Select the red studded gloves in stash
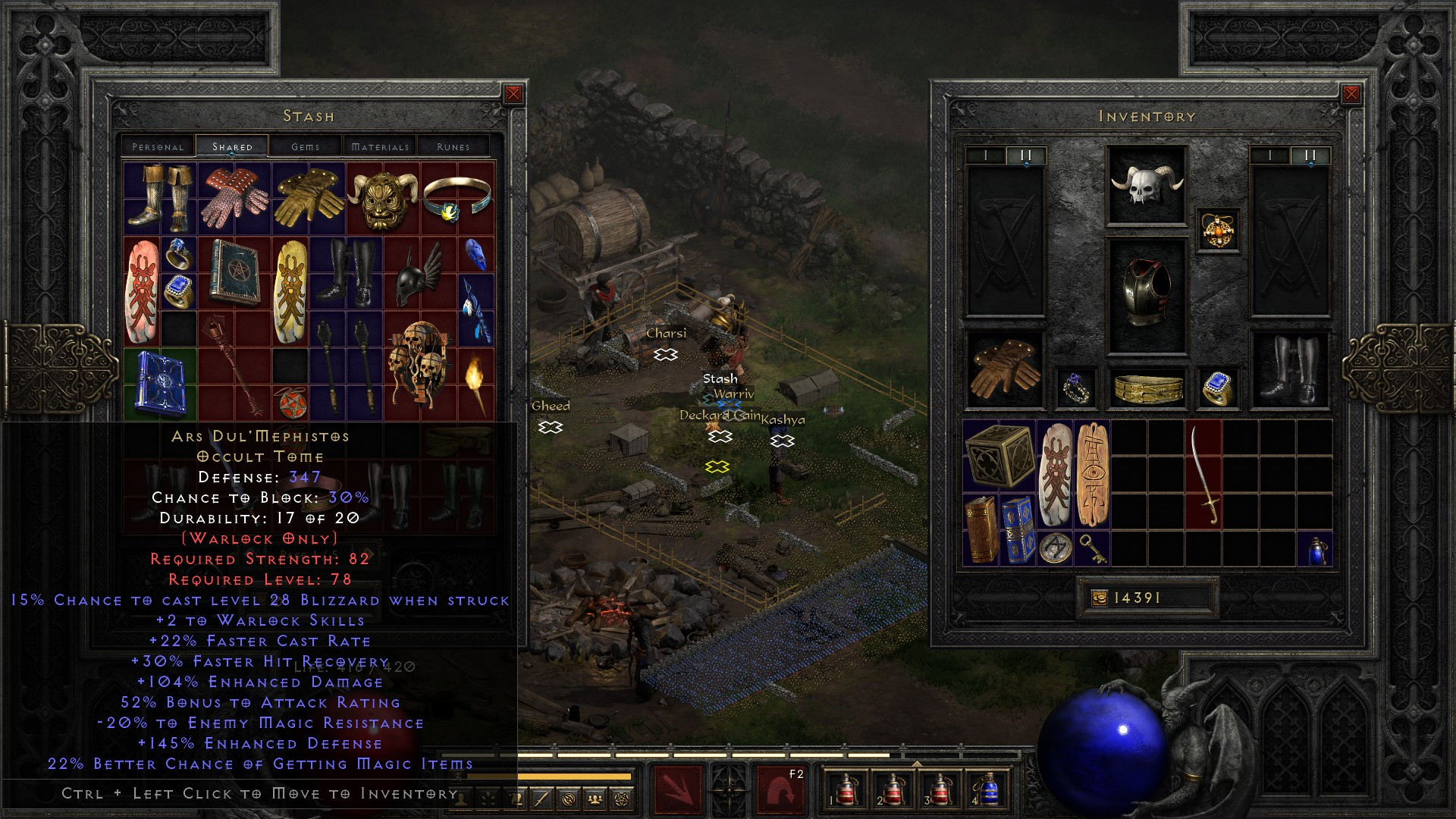 234,199
